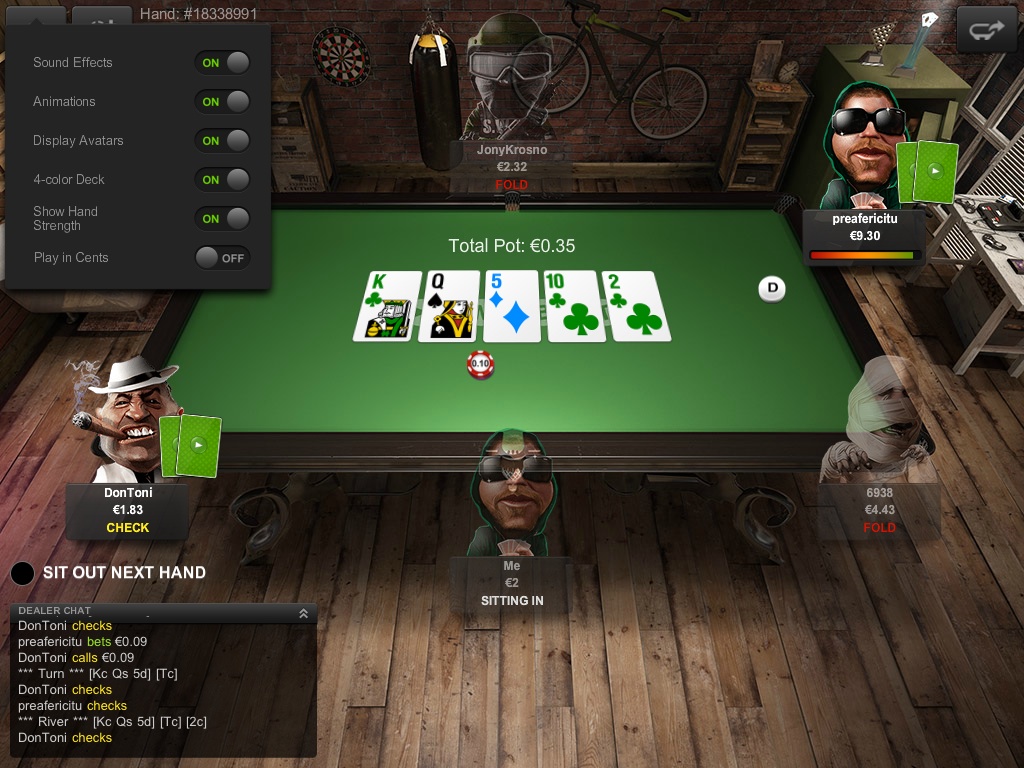Image resolution: width=1024 pixels, height=768 pixels.
Task: Expand the dealer chat panel
Action: [x=303, y=613]
